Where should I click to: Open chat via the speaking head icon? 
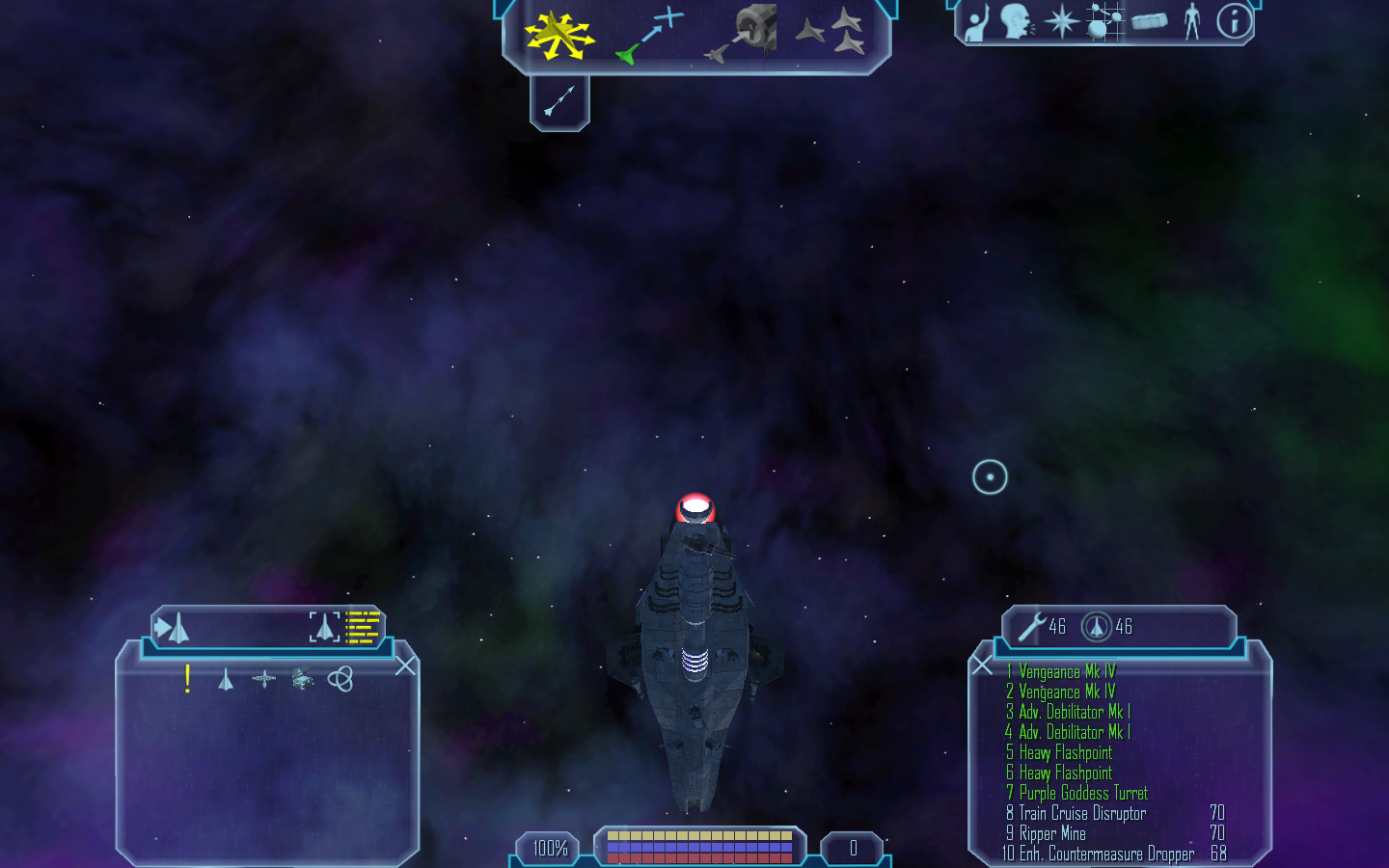[1016, 21]
